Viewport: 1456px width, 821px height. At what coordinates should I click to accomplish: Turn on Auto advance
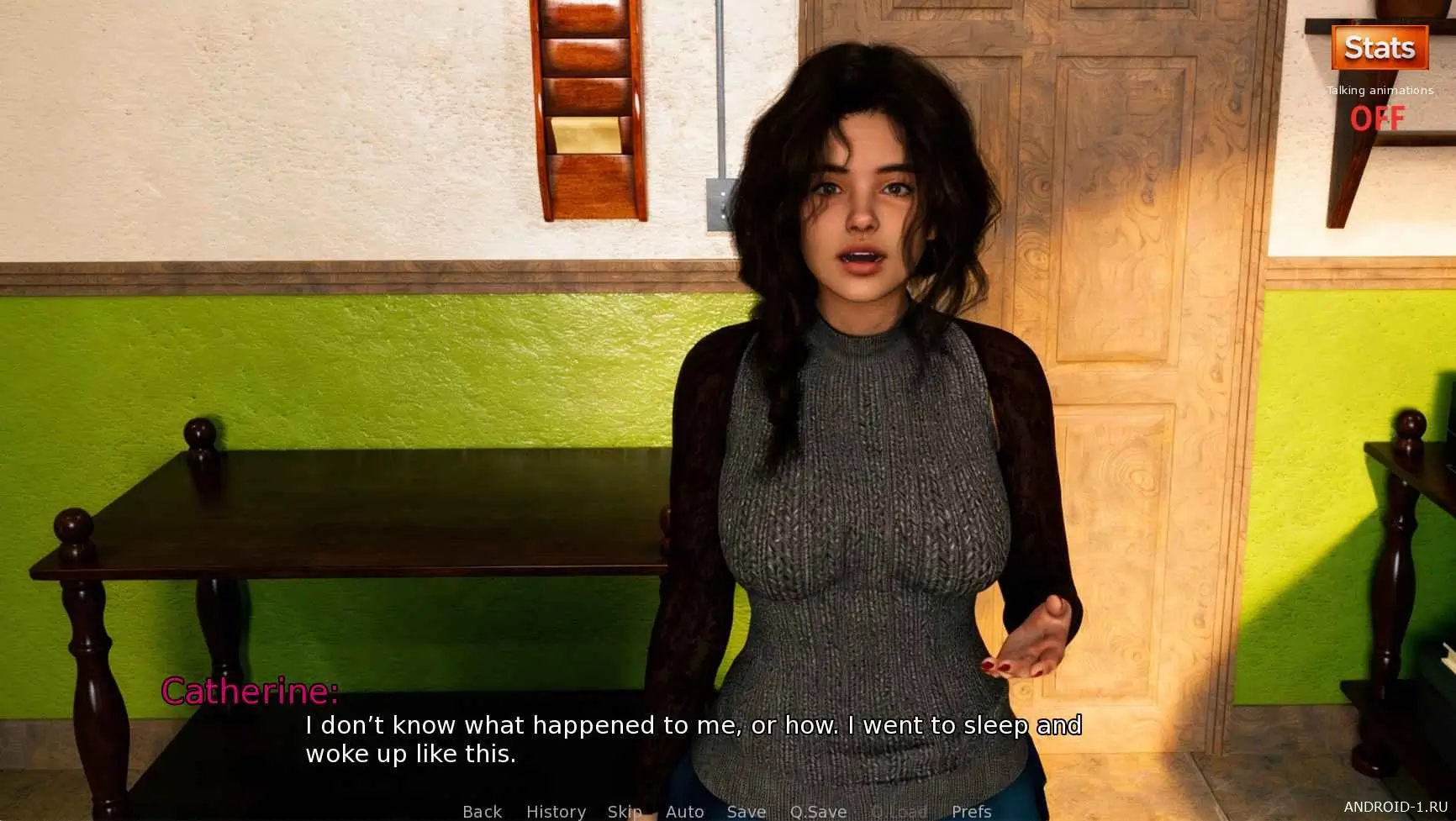pos(684,811)
